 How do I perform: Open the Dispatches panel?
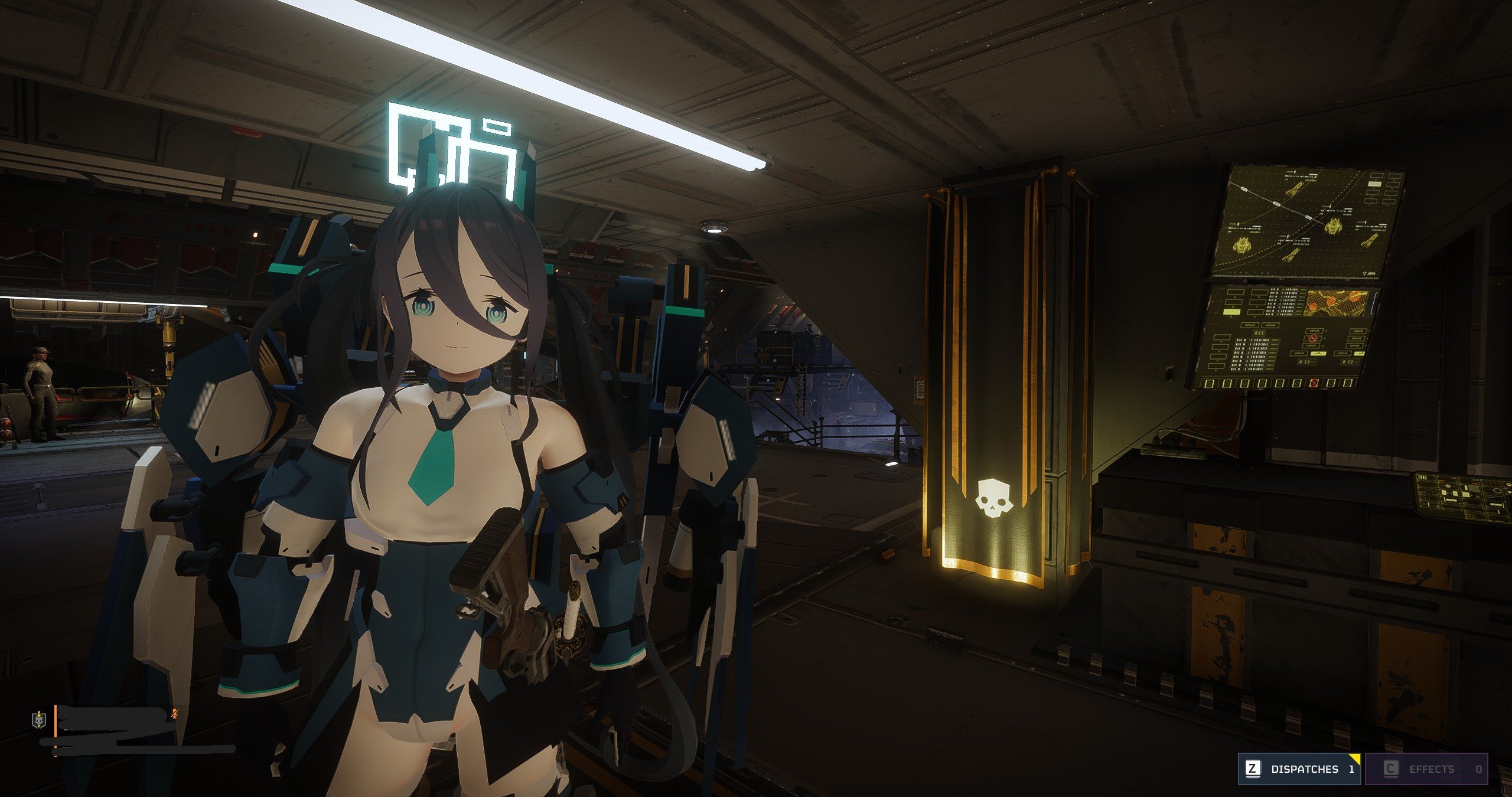1299,769
